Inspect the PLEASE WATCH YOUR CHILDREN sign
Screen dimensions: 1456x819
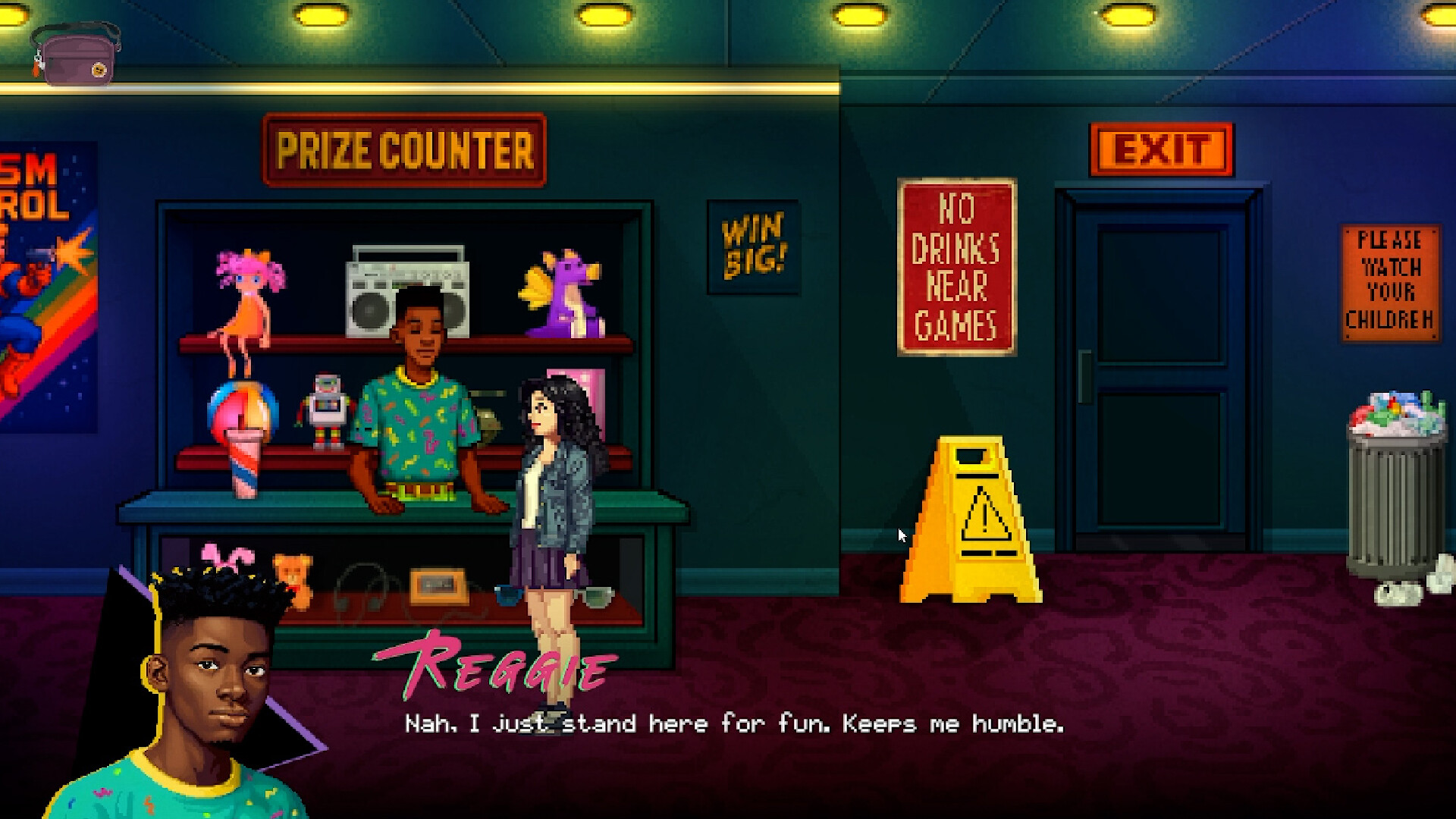[x=1389, y=281]
